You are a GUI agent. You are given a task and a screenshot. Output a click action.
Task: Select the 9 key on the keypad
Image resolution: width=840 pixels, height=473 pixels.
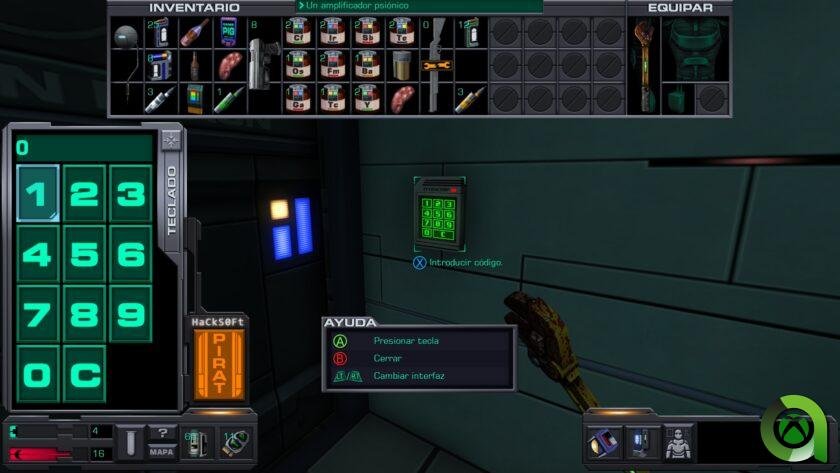click(130, 314)
